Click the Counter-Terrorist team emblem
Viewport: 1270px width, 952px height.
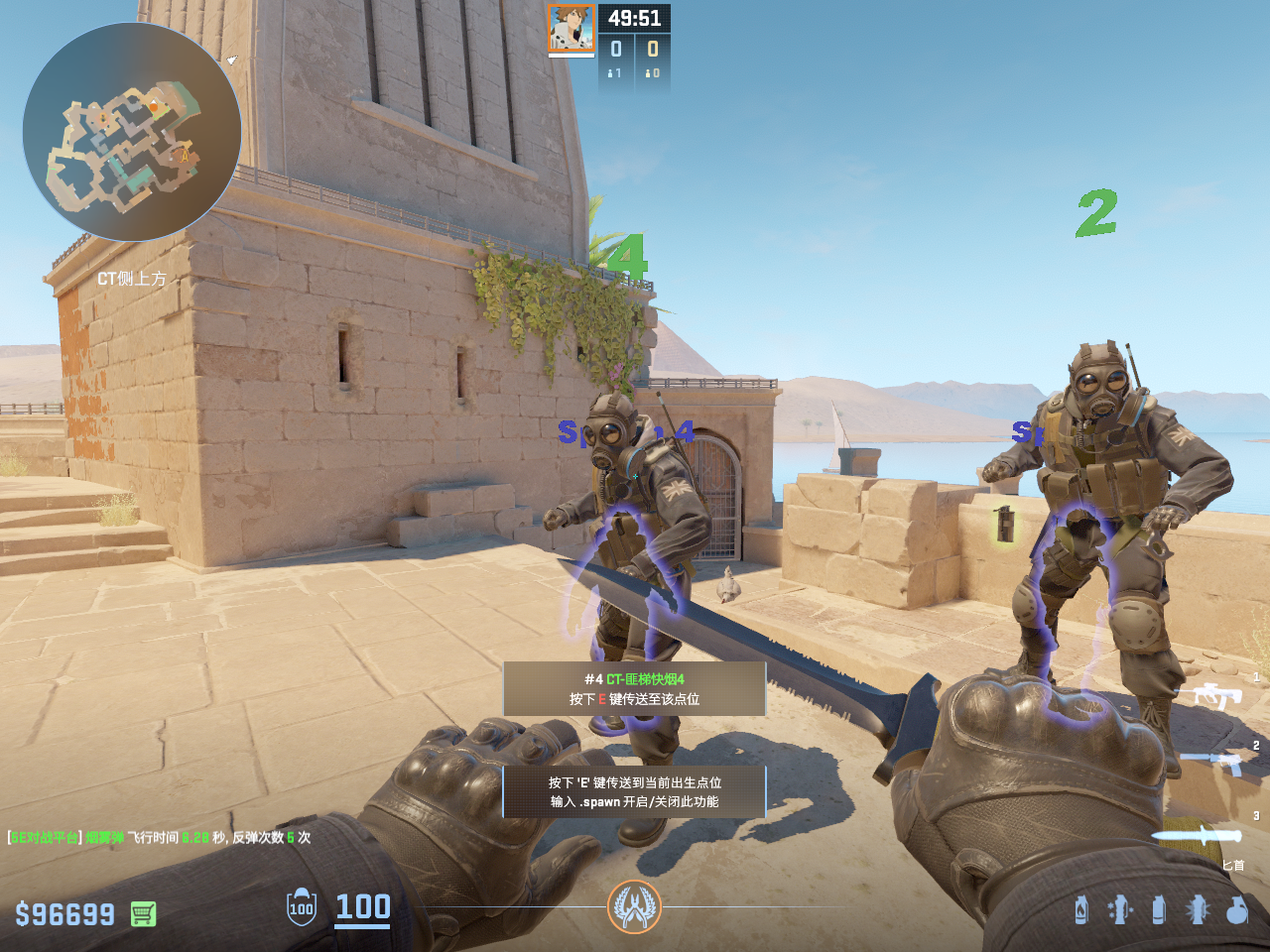point(634,906)
